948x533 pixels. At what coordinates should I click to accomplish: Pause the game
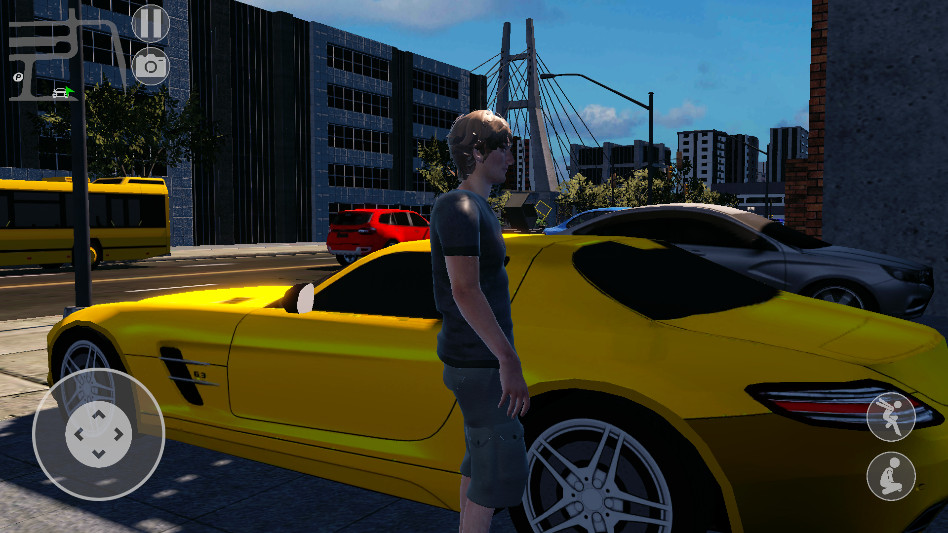click(150, 22)
